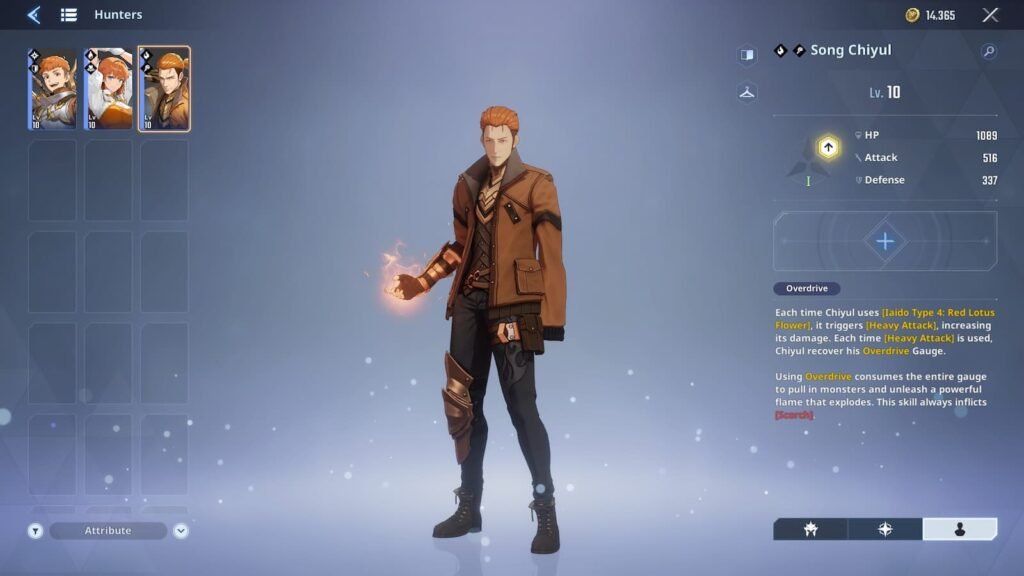Close the Hunters screen
The height and width of the screenshot is (576, 1024).
(990, 15)
